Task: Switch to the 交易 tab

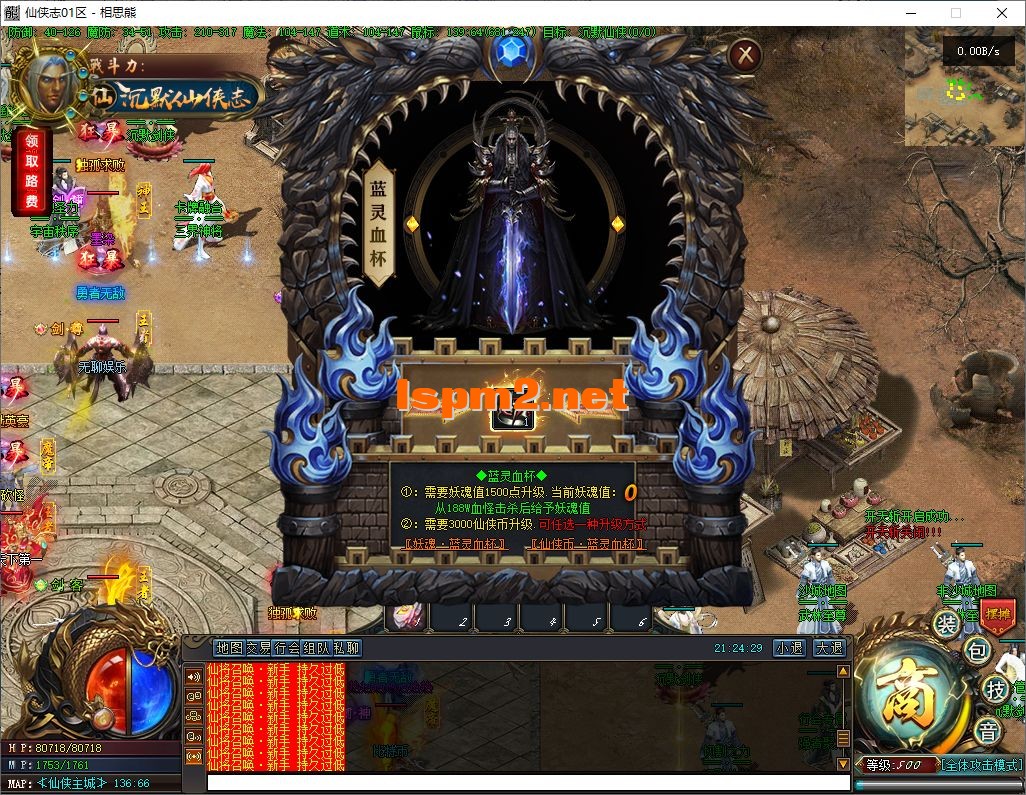Action: point(259,648)
